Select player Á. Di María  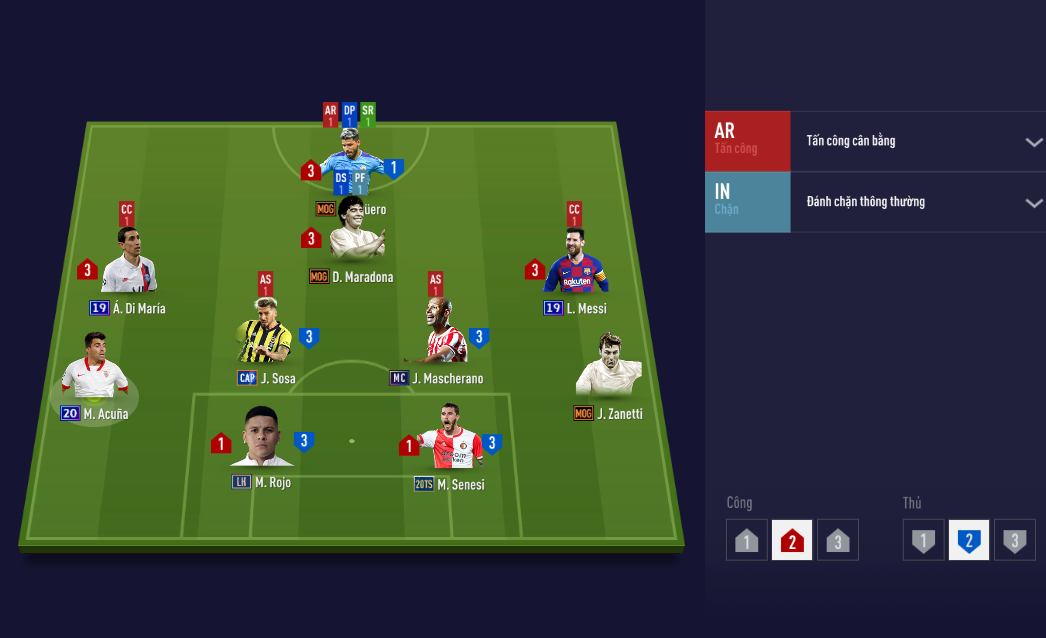tap(129, 263)
